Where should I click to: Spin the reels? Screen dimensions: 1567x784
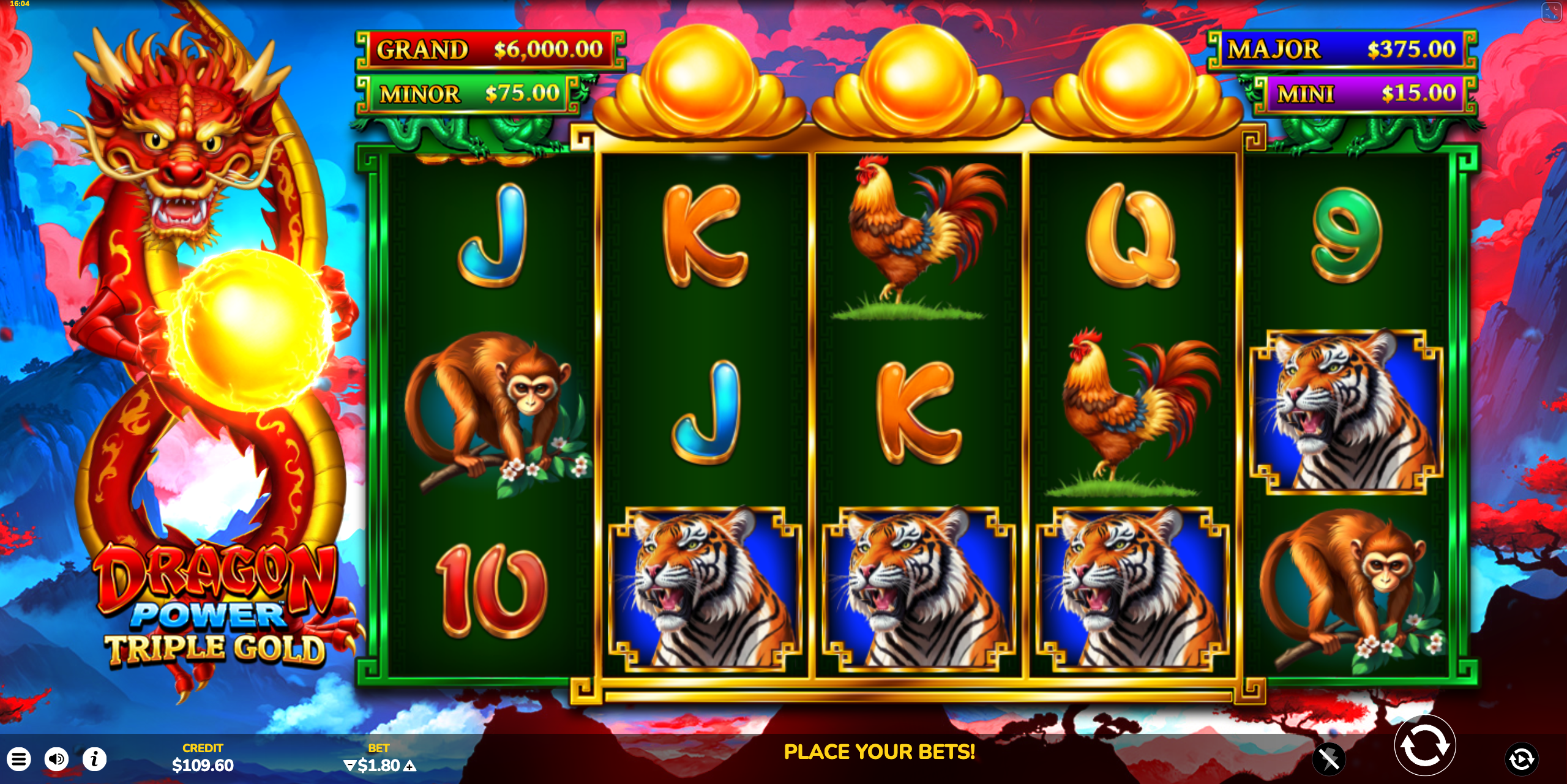[1424, 746]
